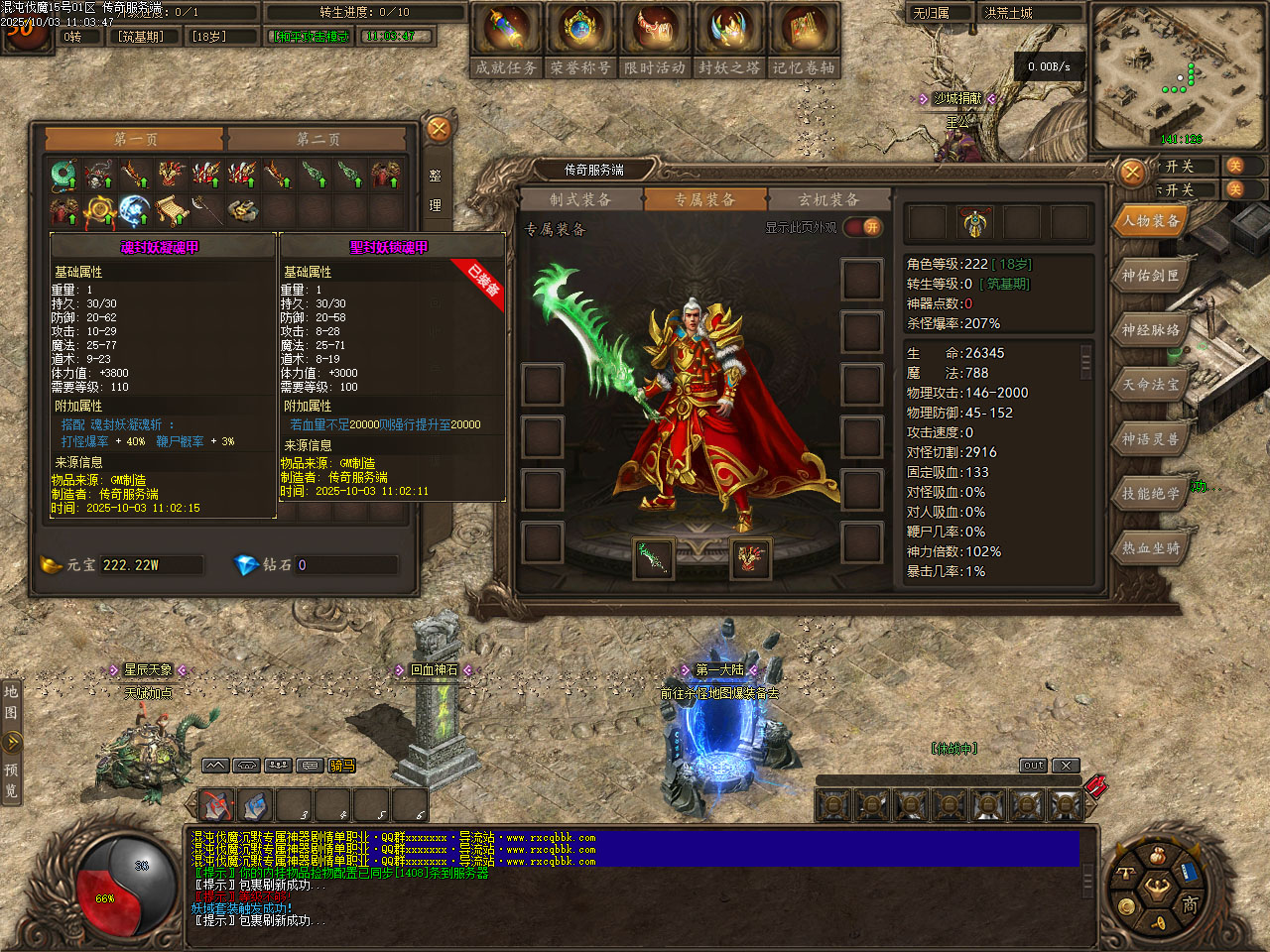Screen dimensions: 1270x952
Task: Select the blue swirling orb bag item
Action: point(134,210)
